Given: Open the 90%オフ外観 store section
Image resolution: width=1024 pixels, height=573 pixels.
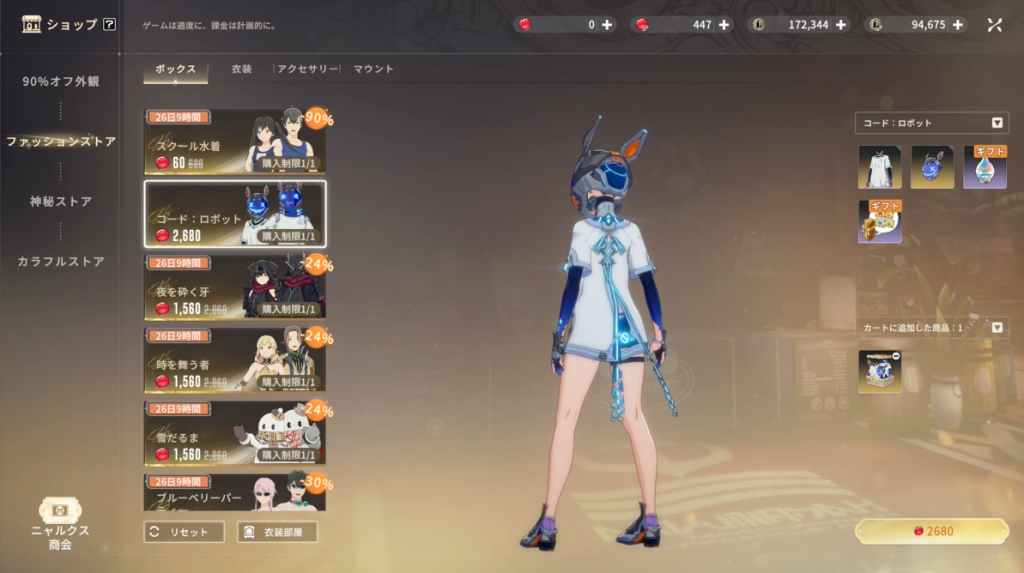Looking at the screenshot, I should tap(61, 82).
